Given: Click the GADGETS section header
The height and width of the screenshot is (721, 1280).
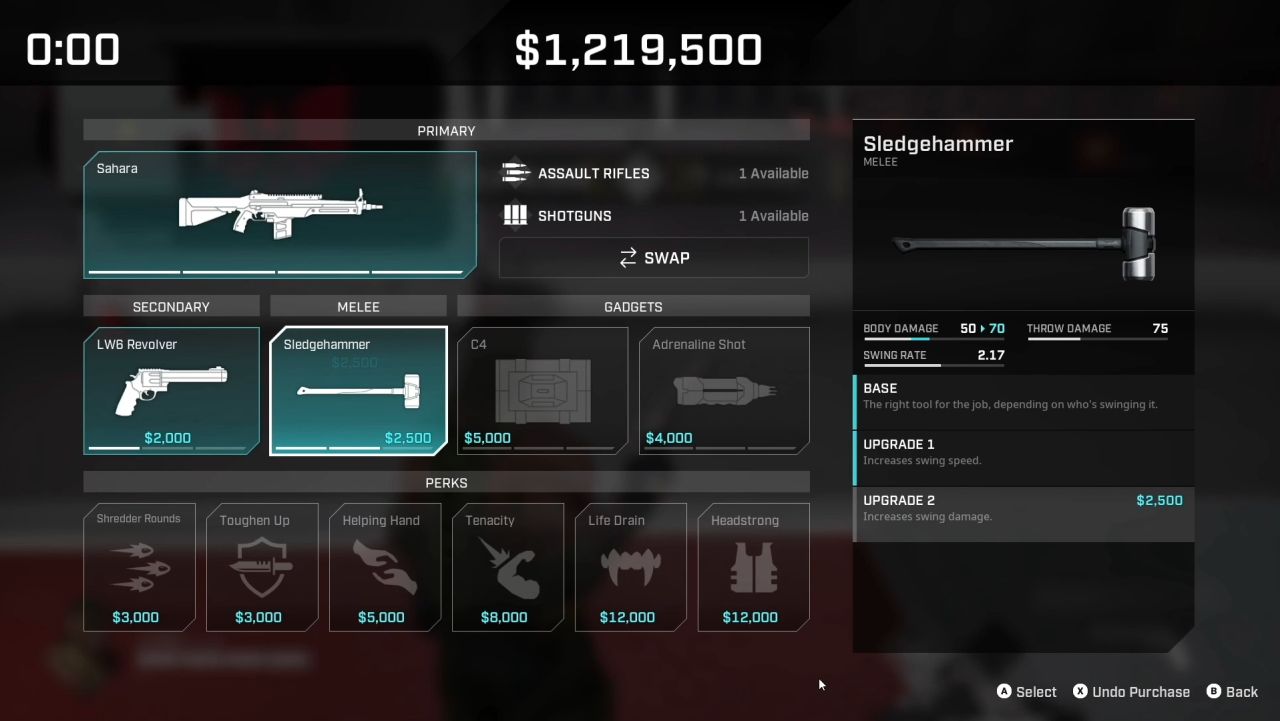Looking at the screenshot, I should [x=632, y=306].
